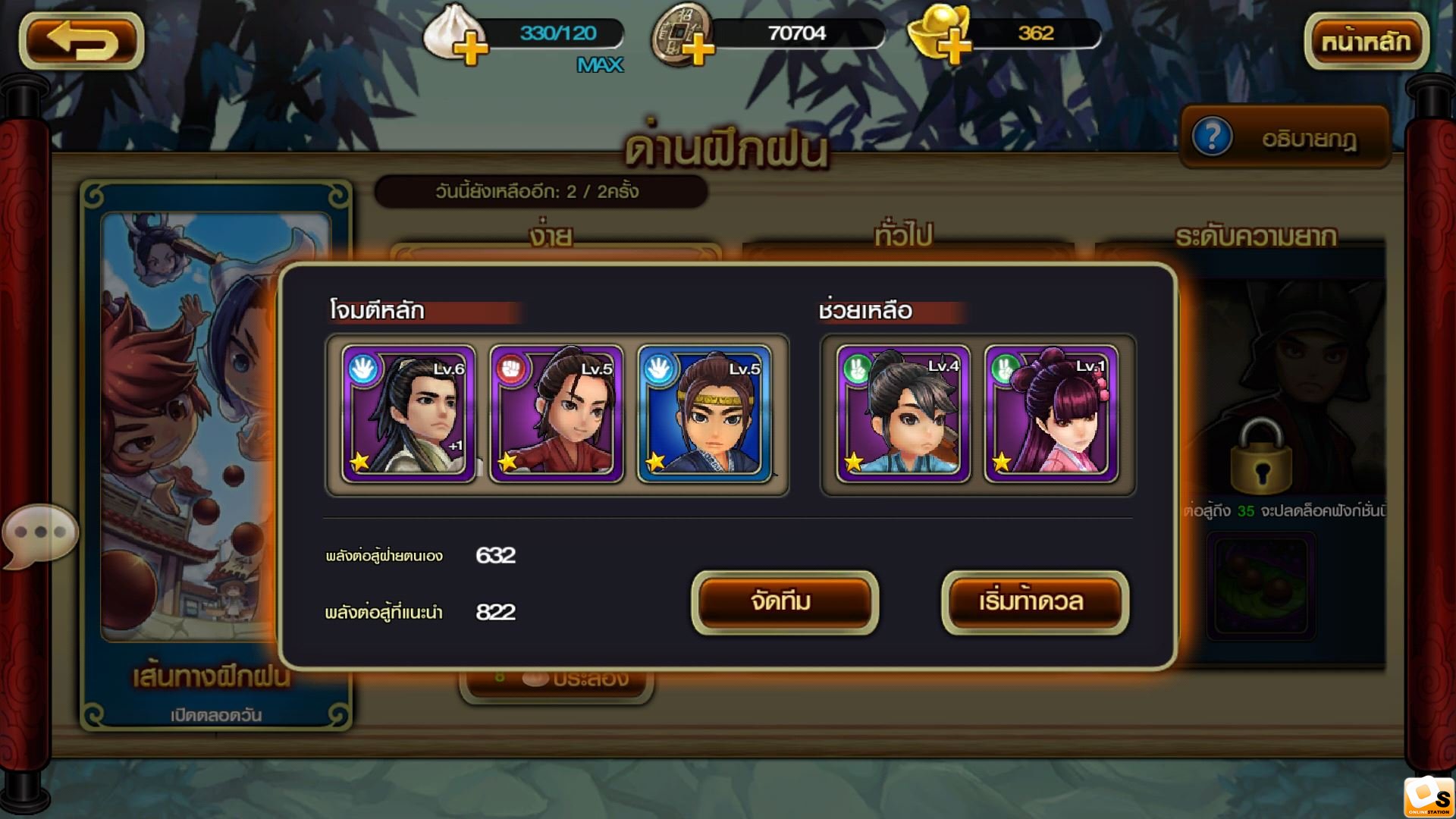The image size is (1456, 819).
Task: Switch to the ทั่วไป normal difficulty
Action: coord(902,237)
